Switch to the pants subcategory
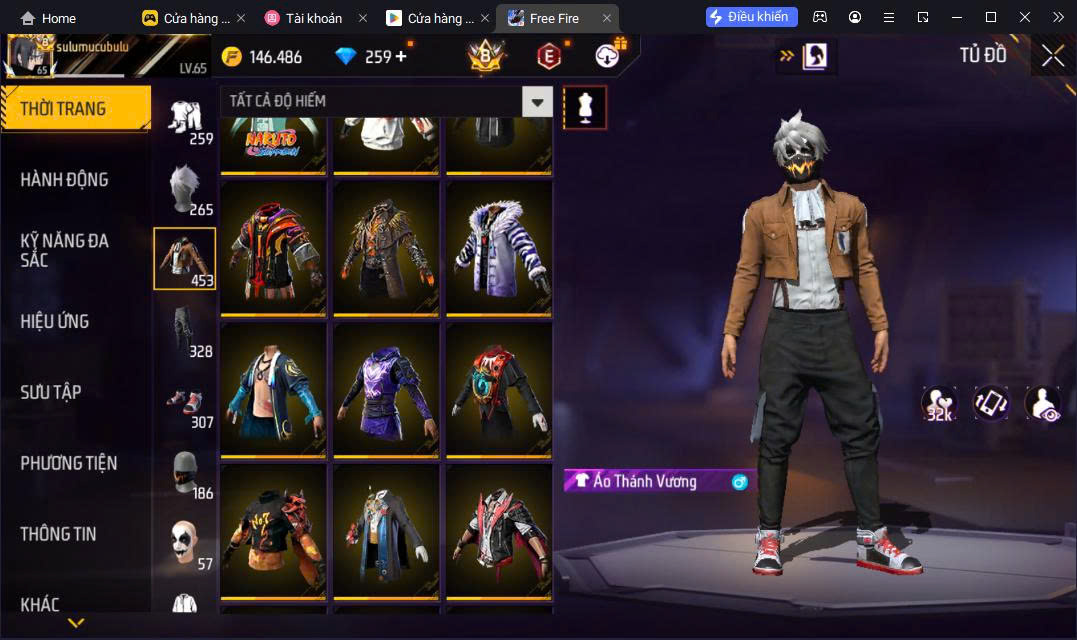Image resolution: width=1077 pixels, height=640 pixels. click(184, 330)
